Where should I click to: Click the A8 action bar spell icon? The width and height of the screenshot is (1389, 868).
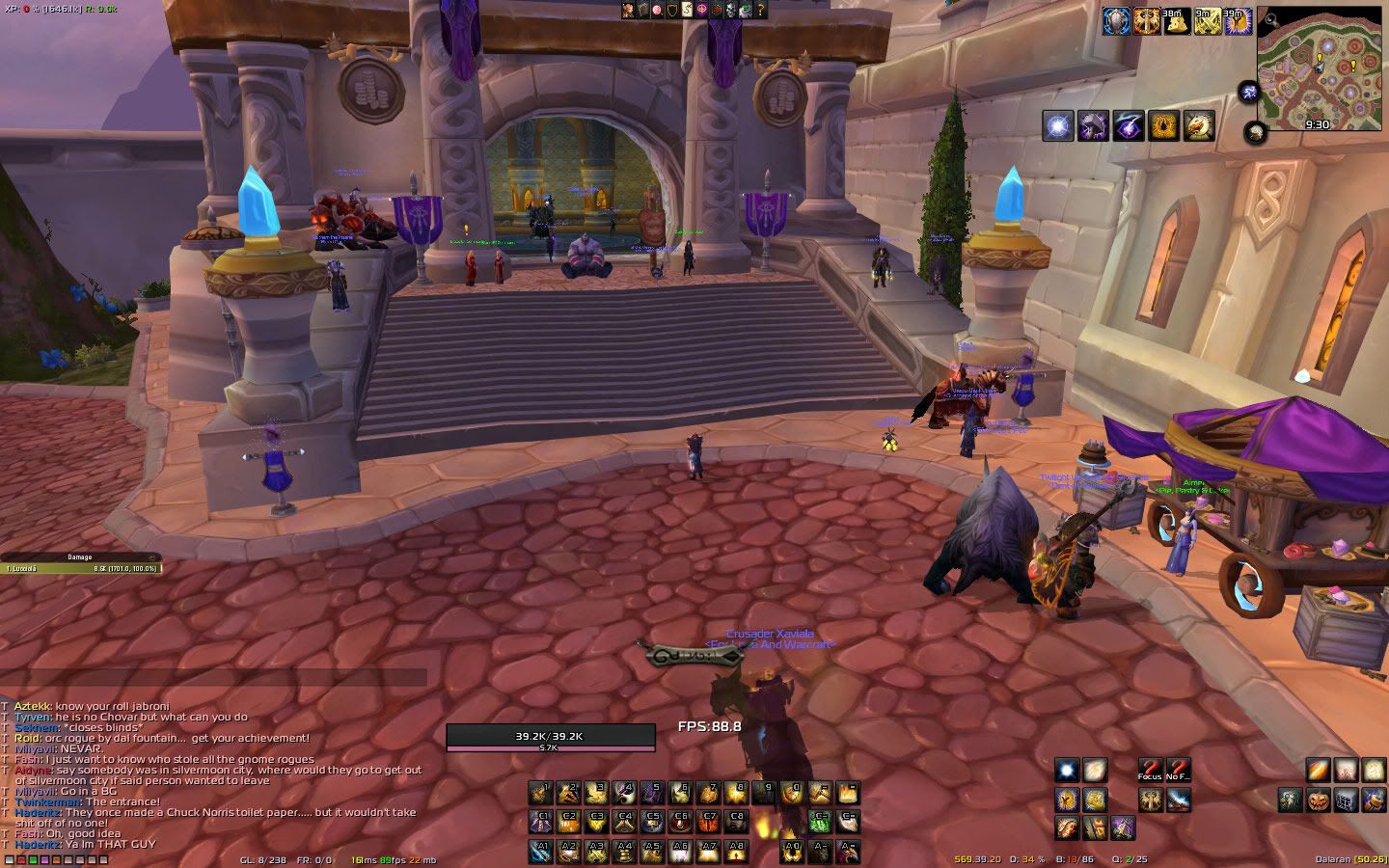(737, 849)
